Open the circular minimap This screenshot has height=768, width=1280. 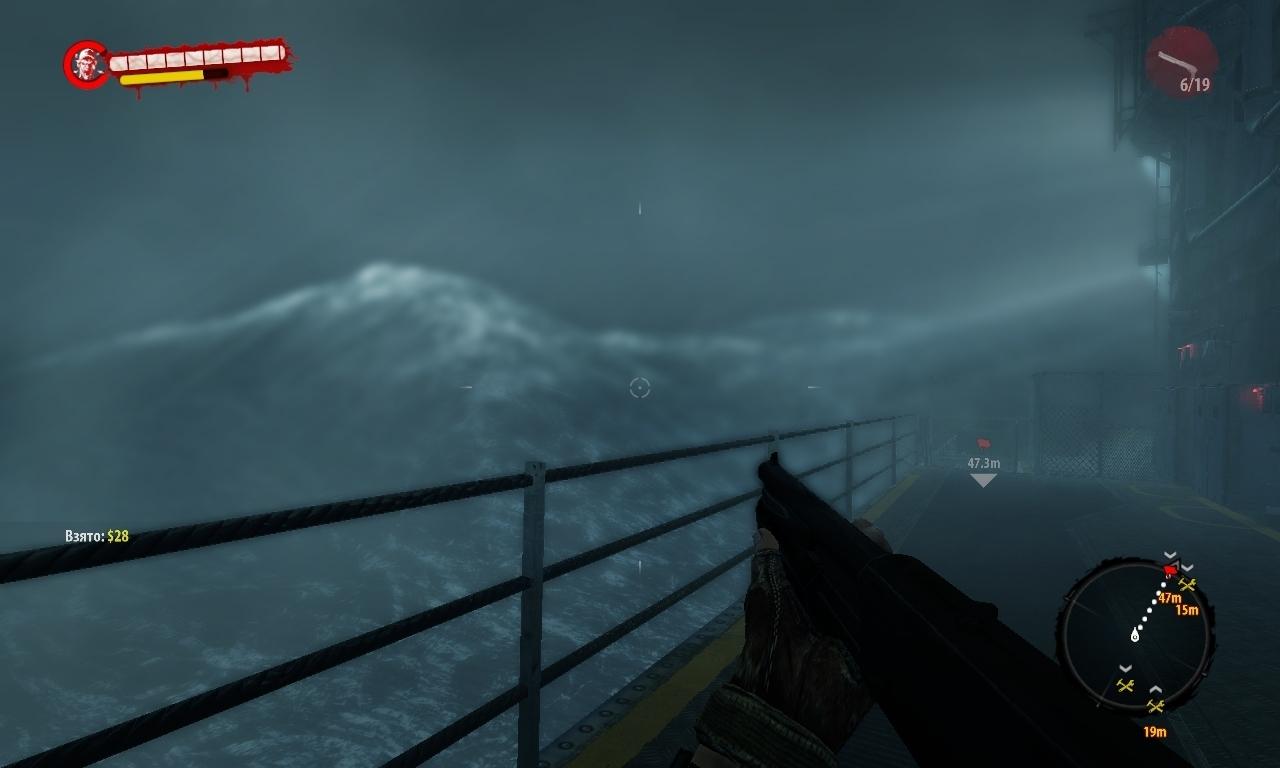[1135, 636]
